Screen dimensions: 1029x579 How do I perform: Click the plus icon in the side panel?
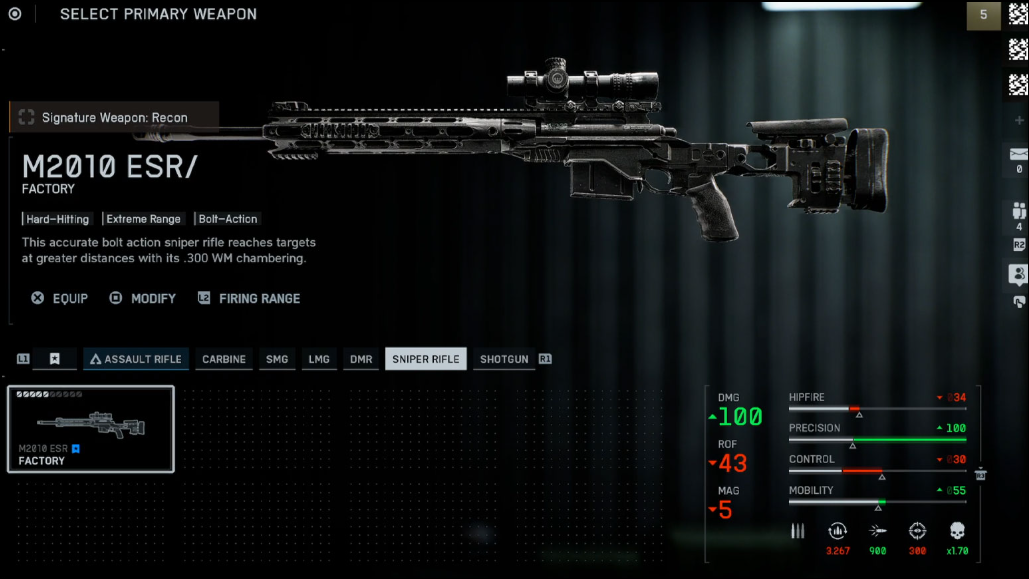[x=1018, y=120]
